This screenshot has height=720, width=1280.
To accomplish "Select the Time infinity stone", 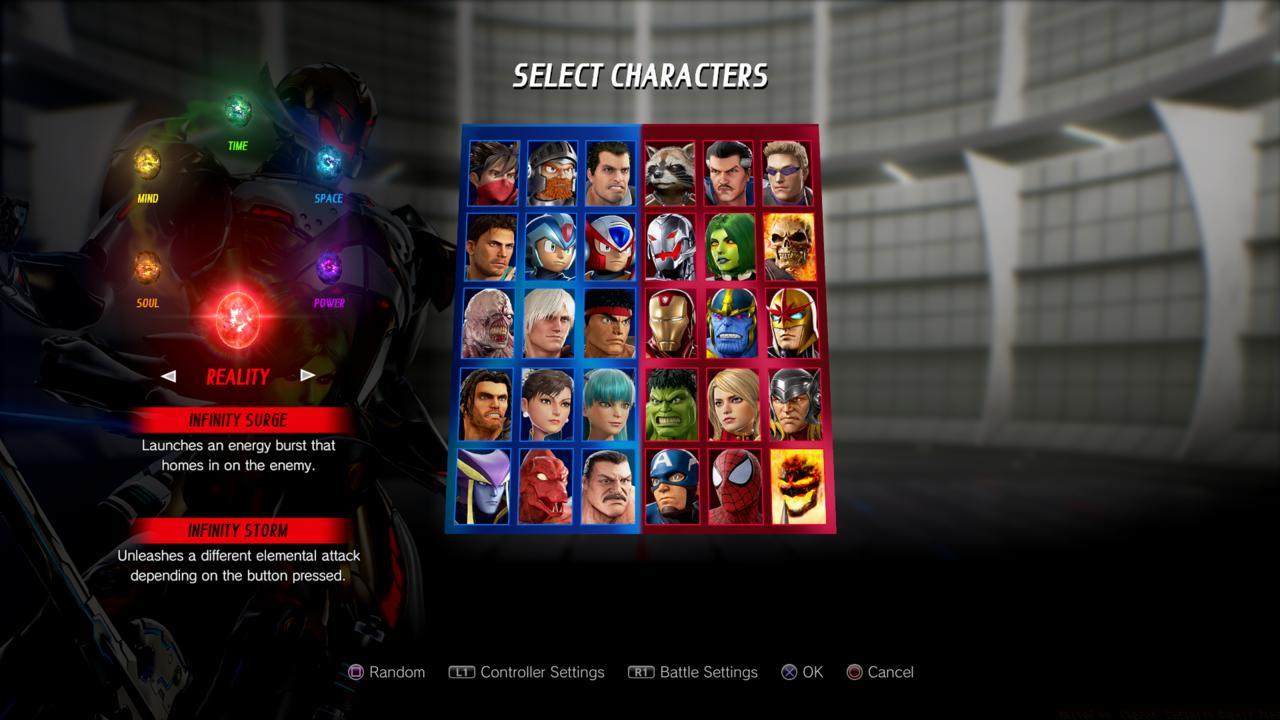I will [237, 108].
